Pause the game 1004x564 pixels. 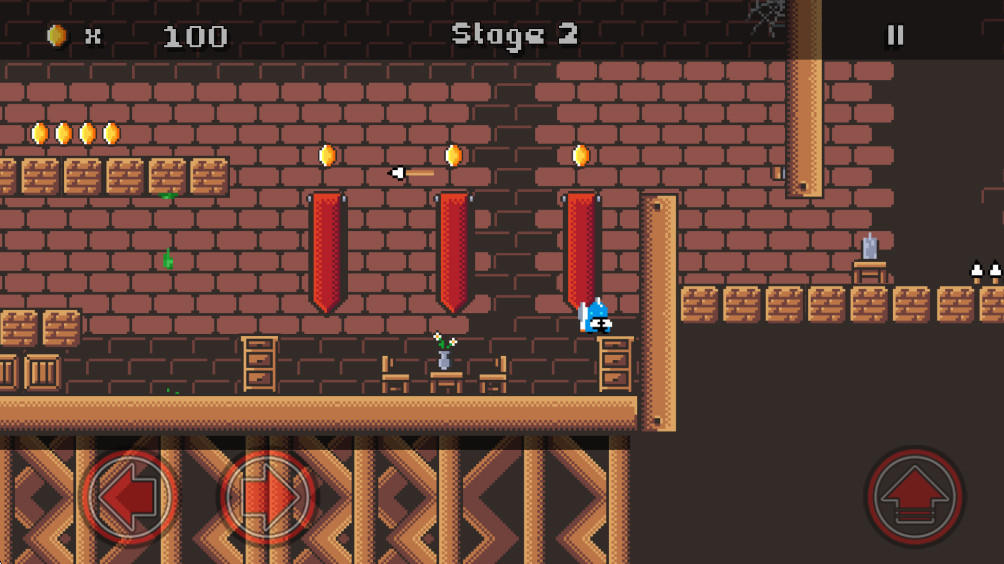click(x=895, y=35)
